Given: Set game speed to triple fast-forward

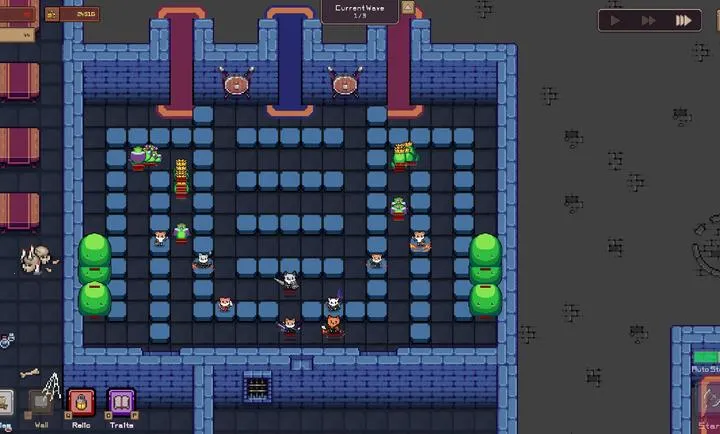Looking at the screenshot, I should point(684,20).
